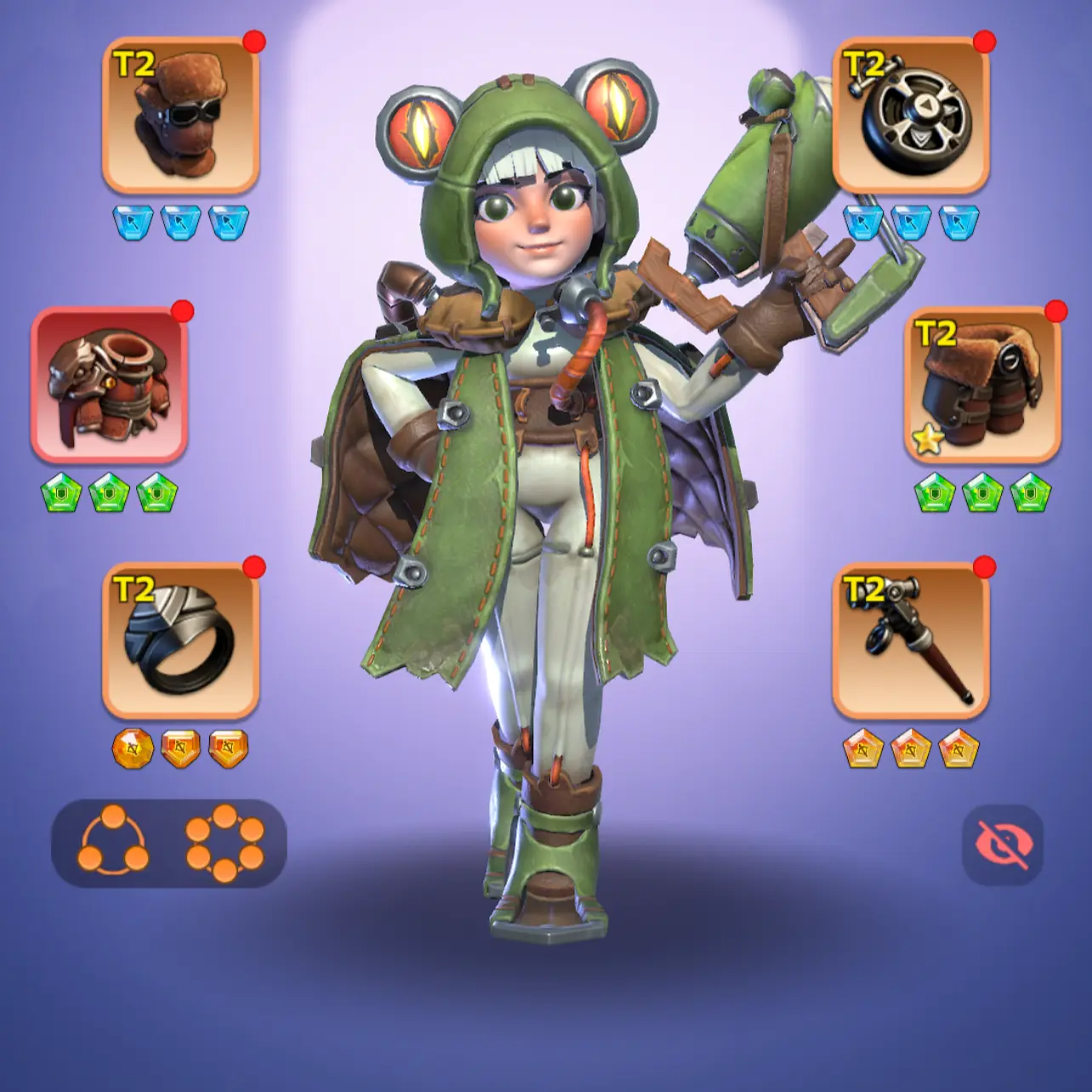The image size is (1092, 1092).
Task: Open the fur-lined trousers slot
Action: pos(982,385)
